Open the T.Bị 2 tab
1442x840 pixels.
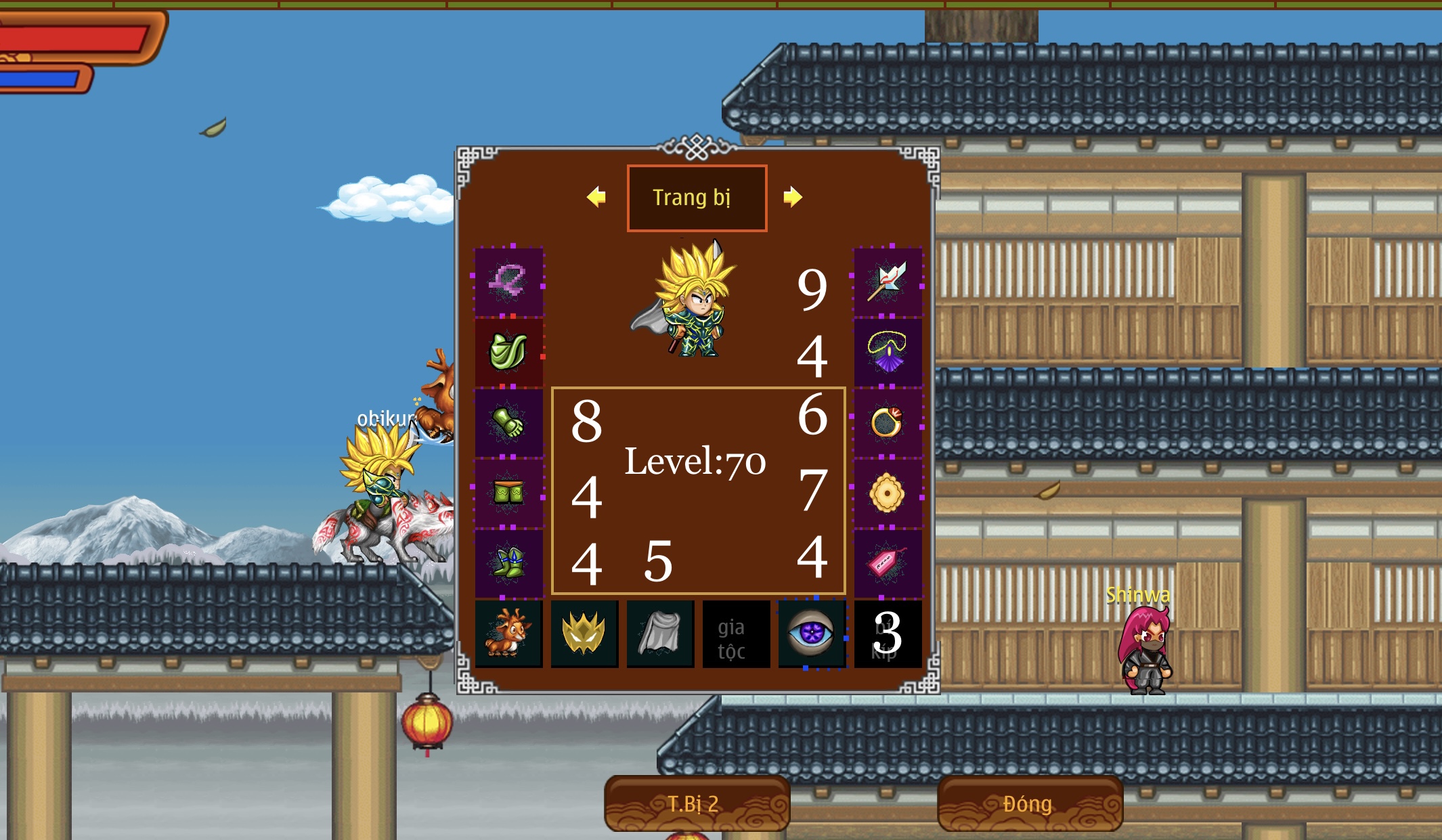(697, 803)
